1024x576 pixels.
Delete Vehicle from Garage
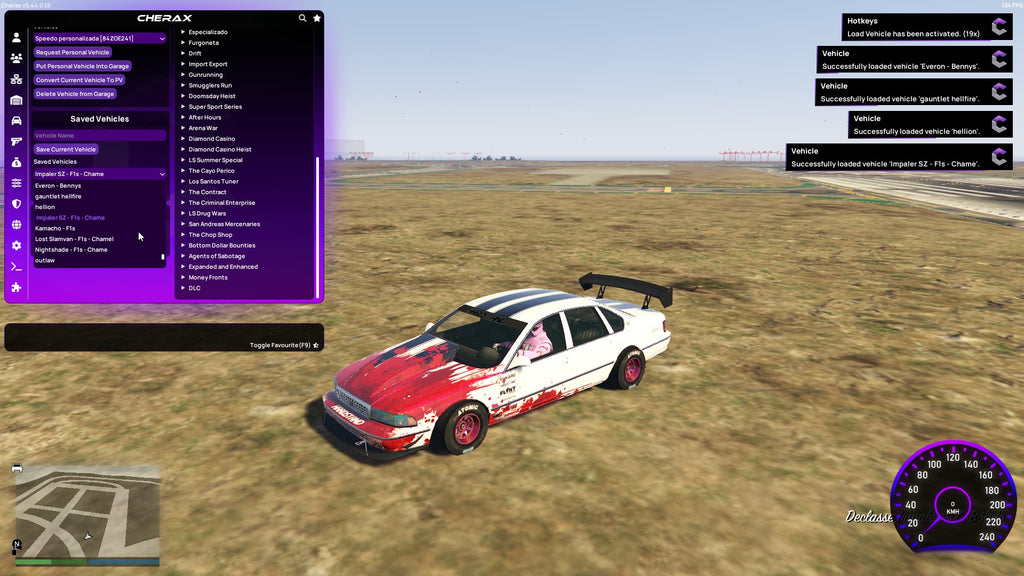pos(75,94)
